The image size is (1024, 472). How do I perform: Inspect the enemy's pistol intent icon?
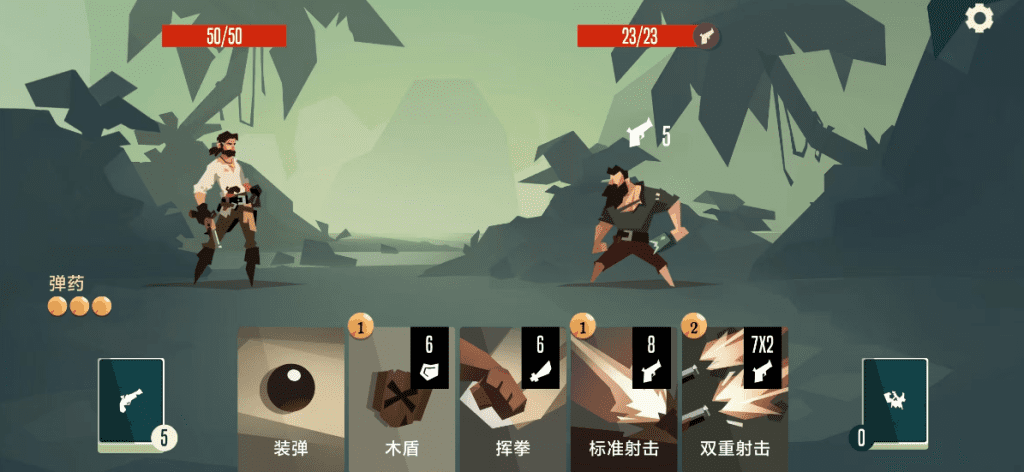click(640, 134)
